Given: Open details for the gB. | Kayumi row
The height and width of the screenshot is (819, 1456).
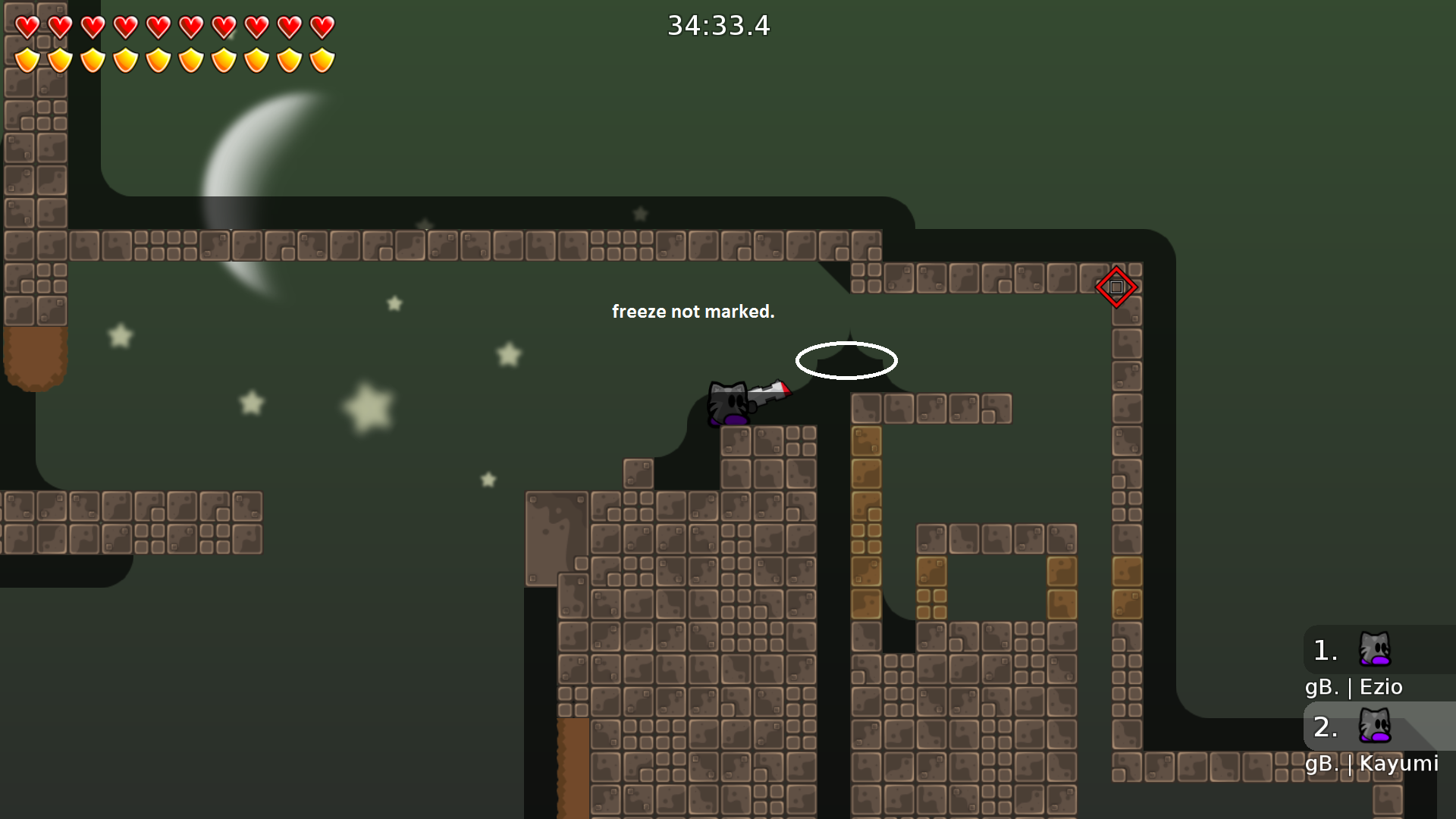Looking at the screenshot, I should (1373, 764).
